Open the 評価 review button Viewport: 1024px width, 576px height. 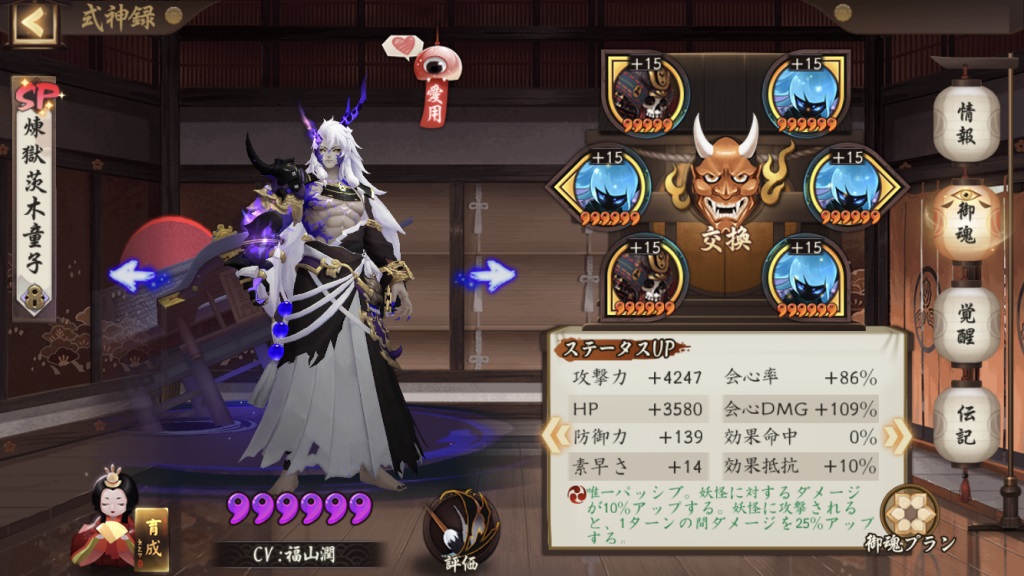pyautogui.click(x=461, y=530)
